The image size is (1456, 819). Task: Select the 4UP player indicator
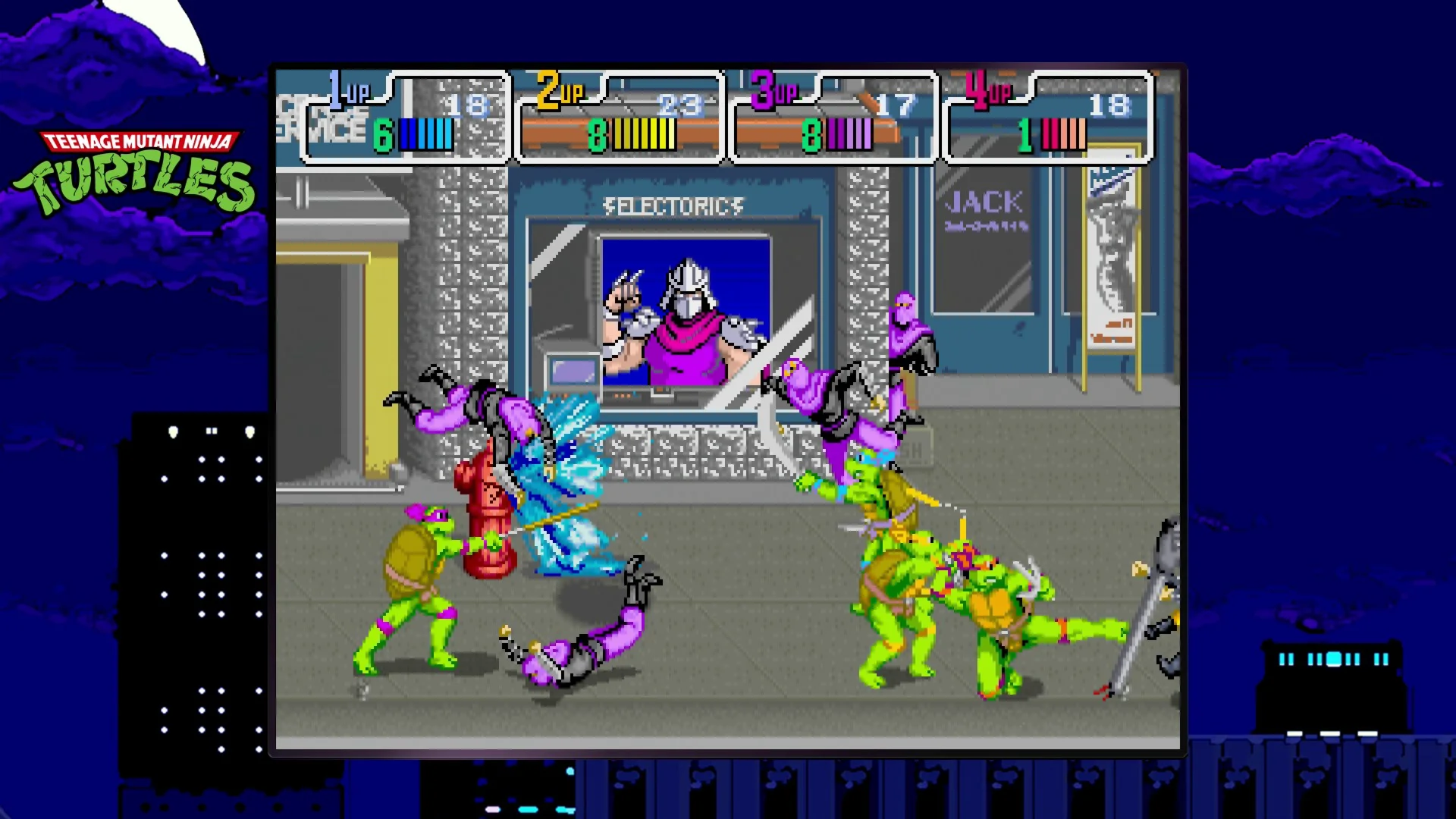(986, 89)
